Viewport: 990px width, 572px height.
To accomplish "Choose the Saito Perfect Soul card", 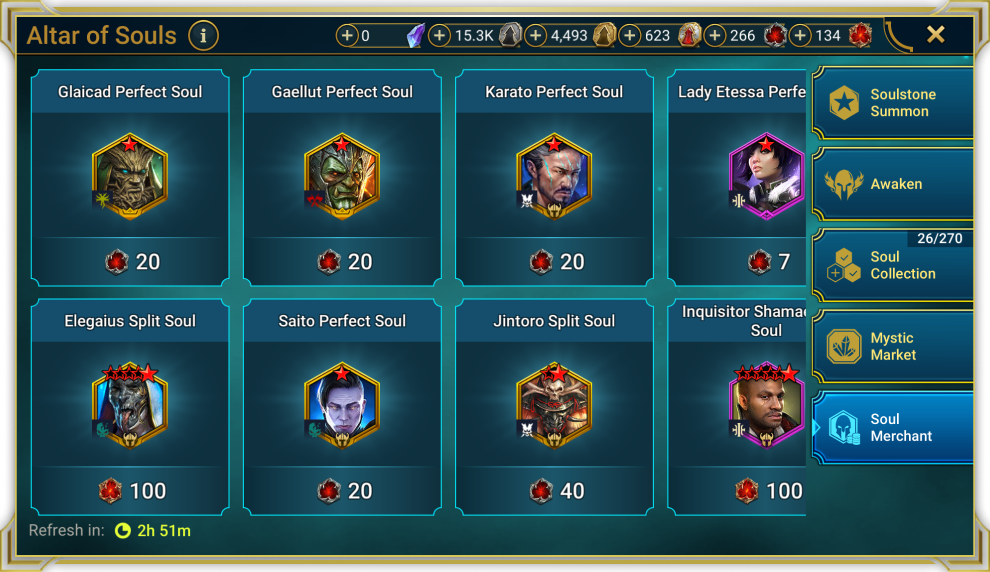I will click(x=342, y=407).
